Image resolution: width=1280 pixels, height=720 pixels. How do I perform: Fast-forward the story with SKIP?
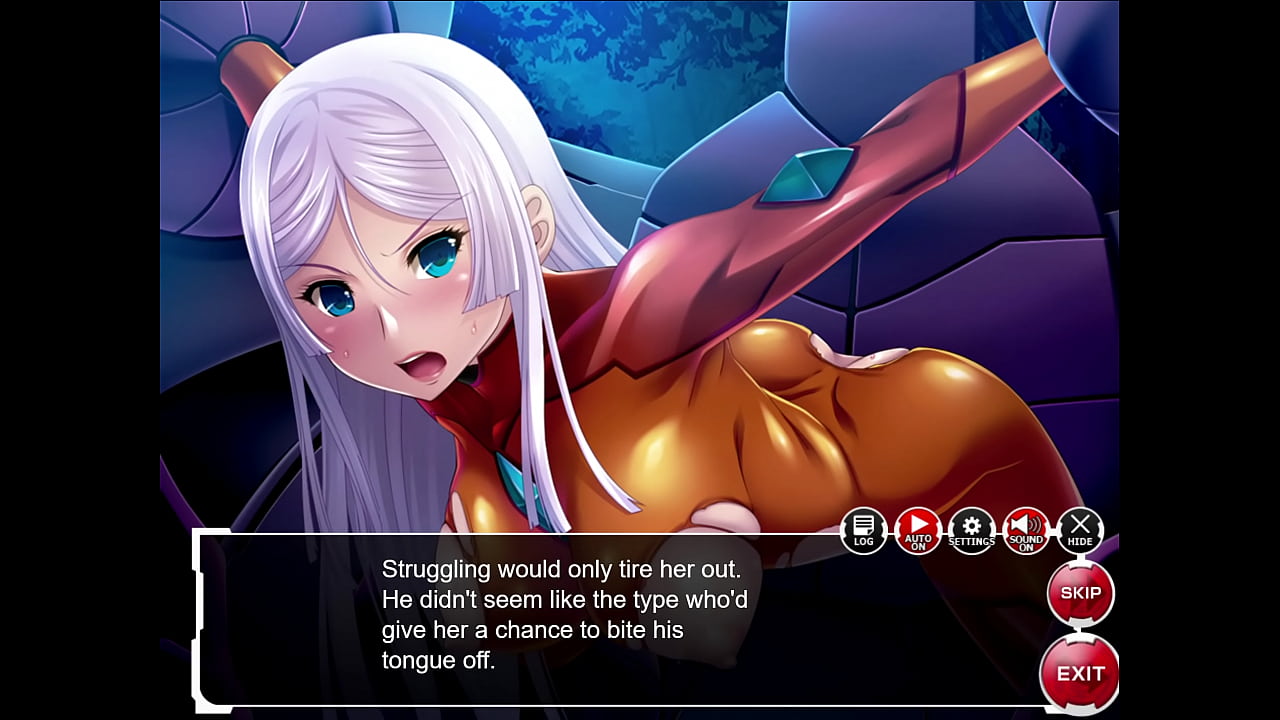tap(1082, 592)
